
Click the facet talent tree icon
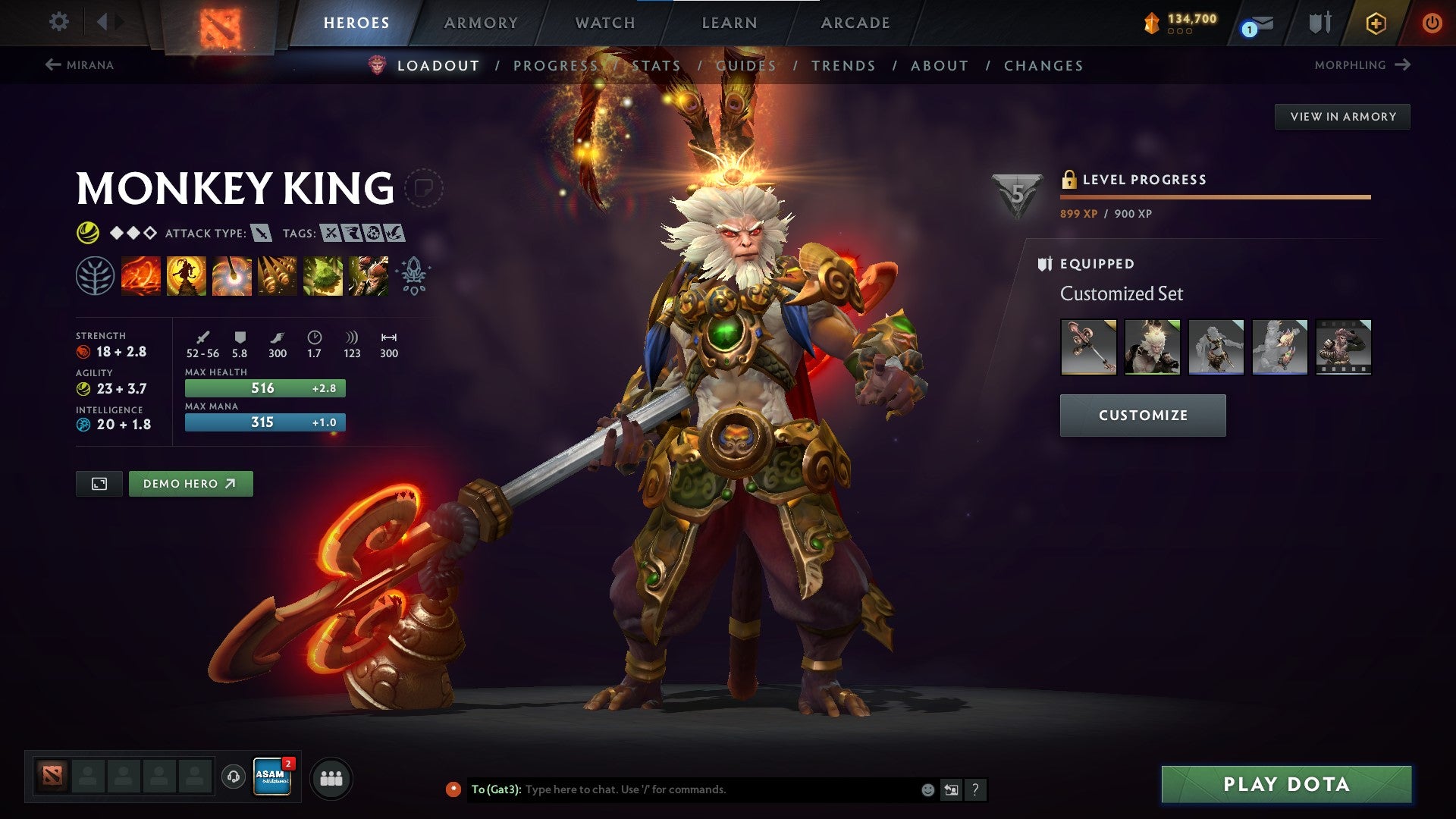[96, 275]
